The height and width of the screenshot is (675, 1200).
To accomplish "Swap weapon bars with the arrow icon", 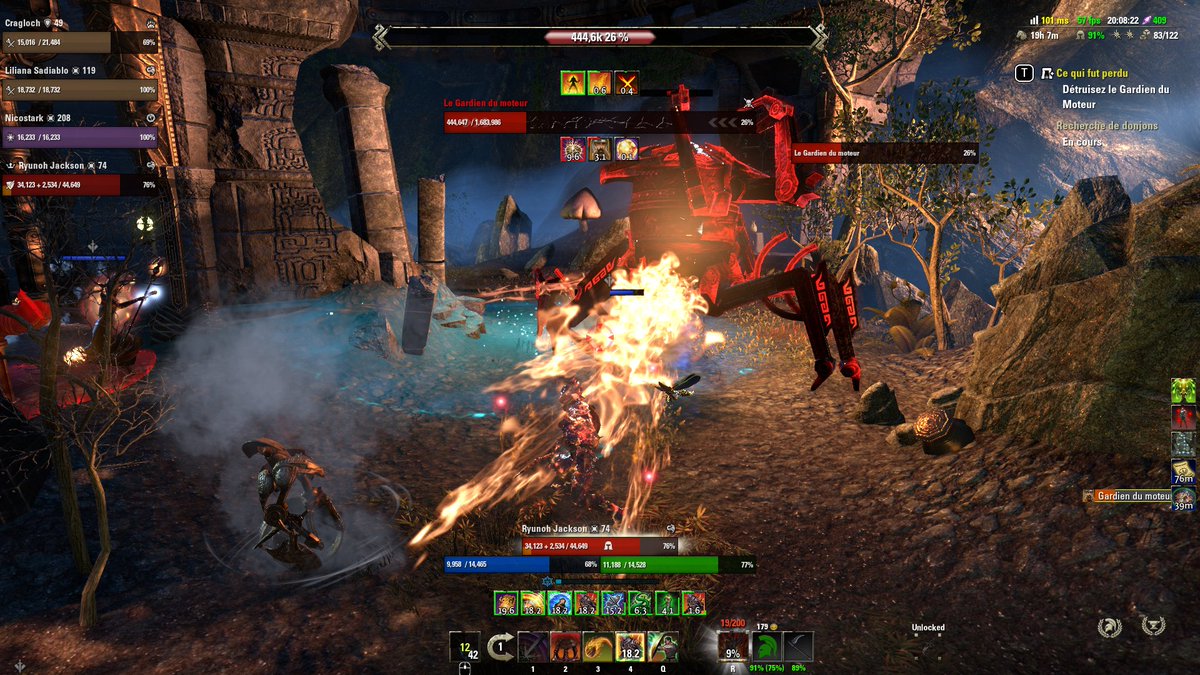I will coord(500,646).
